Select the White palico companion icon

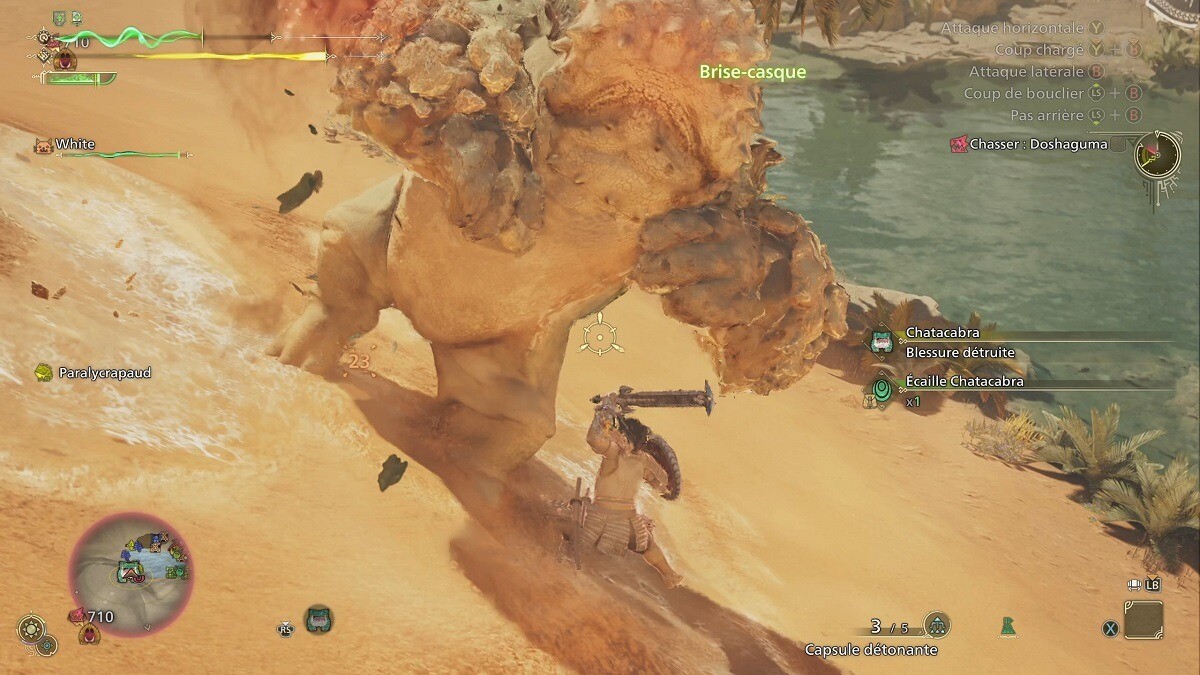43,145
